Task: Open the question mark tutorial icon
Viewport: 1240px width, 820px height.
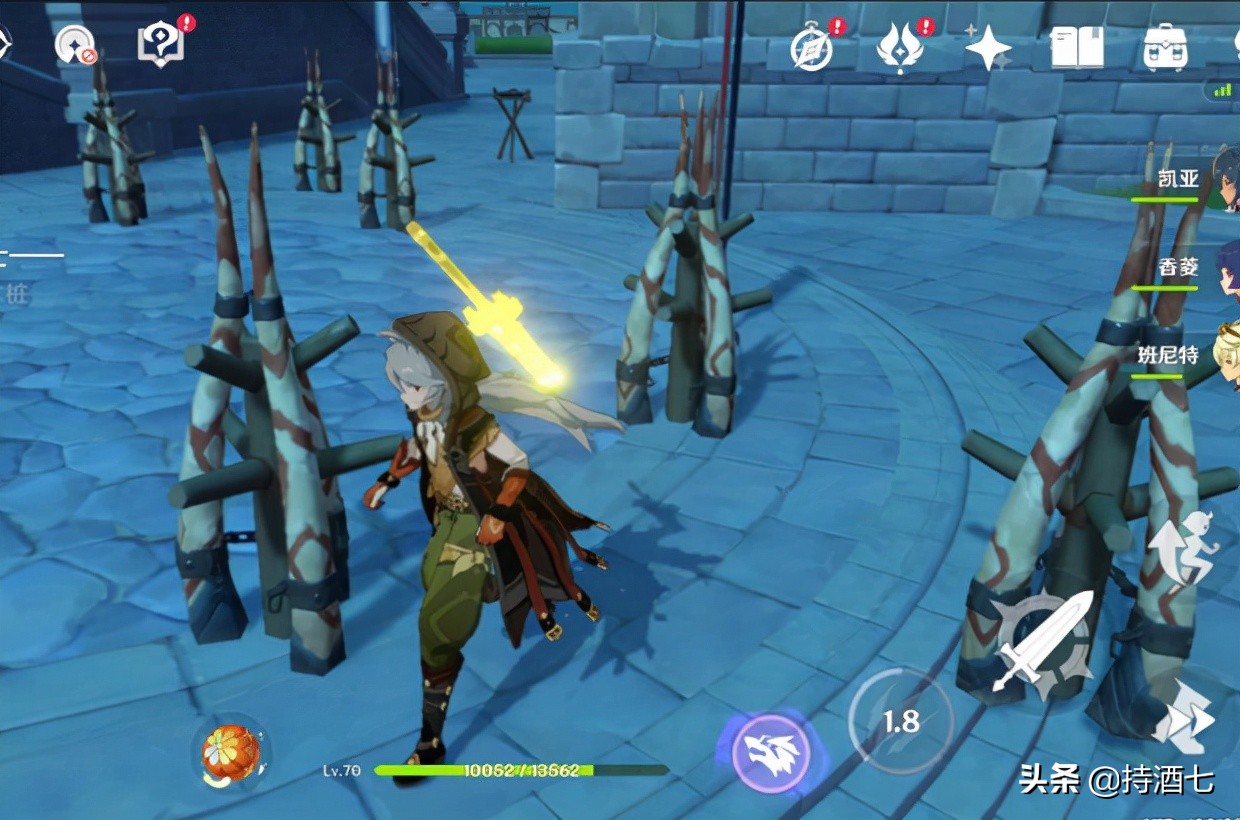Action: [x=160, y=45]
